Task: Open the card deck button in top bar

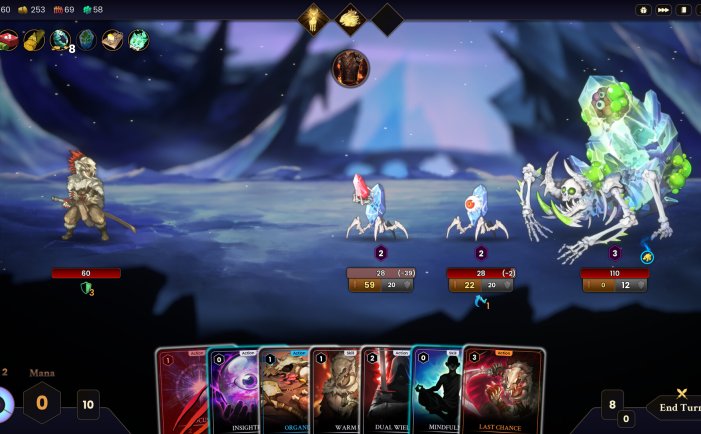Action: (x=684, y=10)
